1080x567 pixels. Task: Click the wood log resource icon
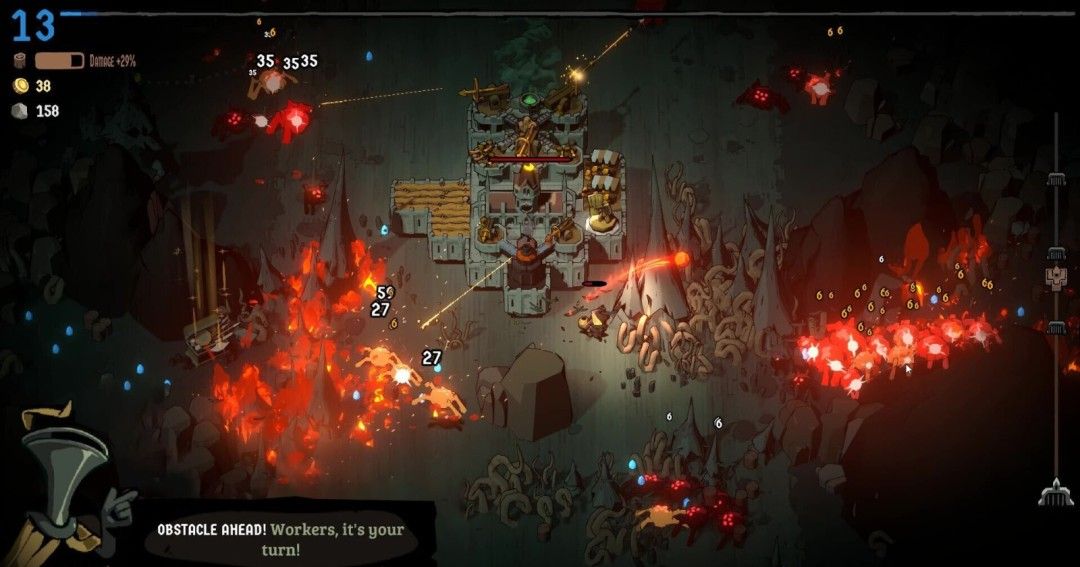[x=20, y=61]
